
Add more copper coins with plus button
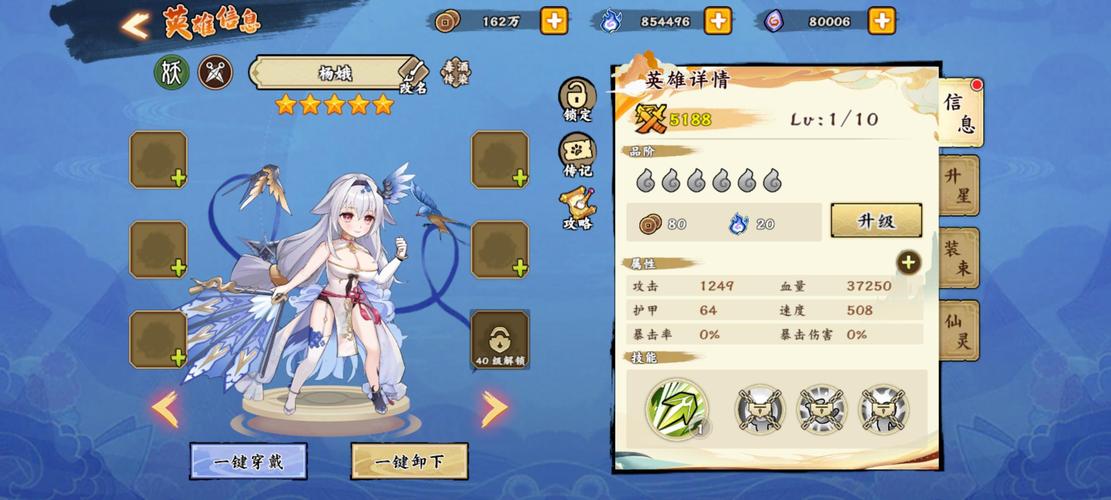[553, 21]
